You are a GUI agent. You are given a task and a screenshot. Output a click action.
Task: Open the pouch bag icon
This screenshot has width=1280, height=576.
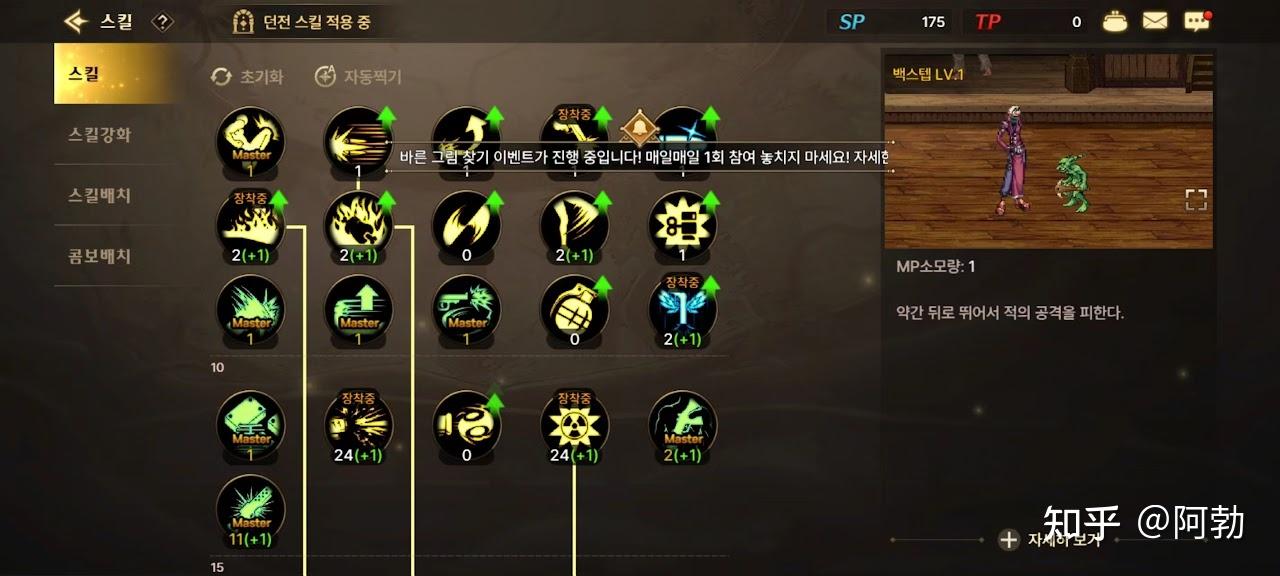click(x=1114, y=21)
